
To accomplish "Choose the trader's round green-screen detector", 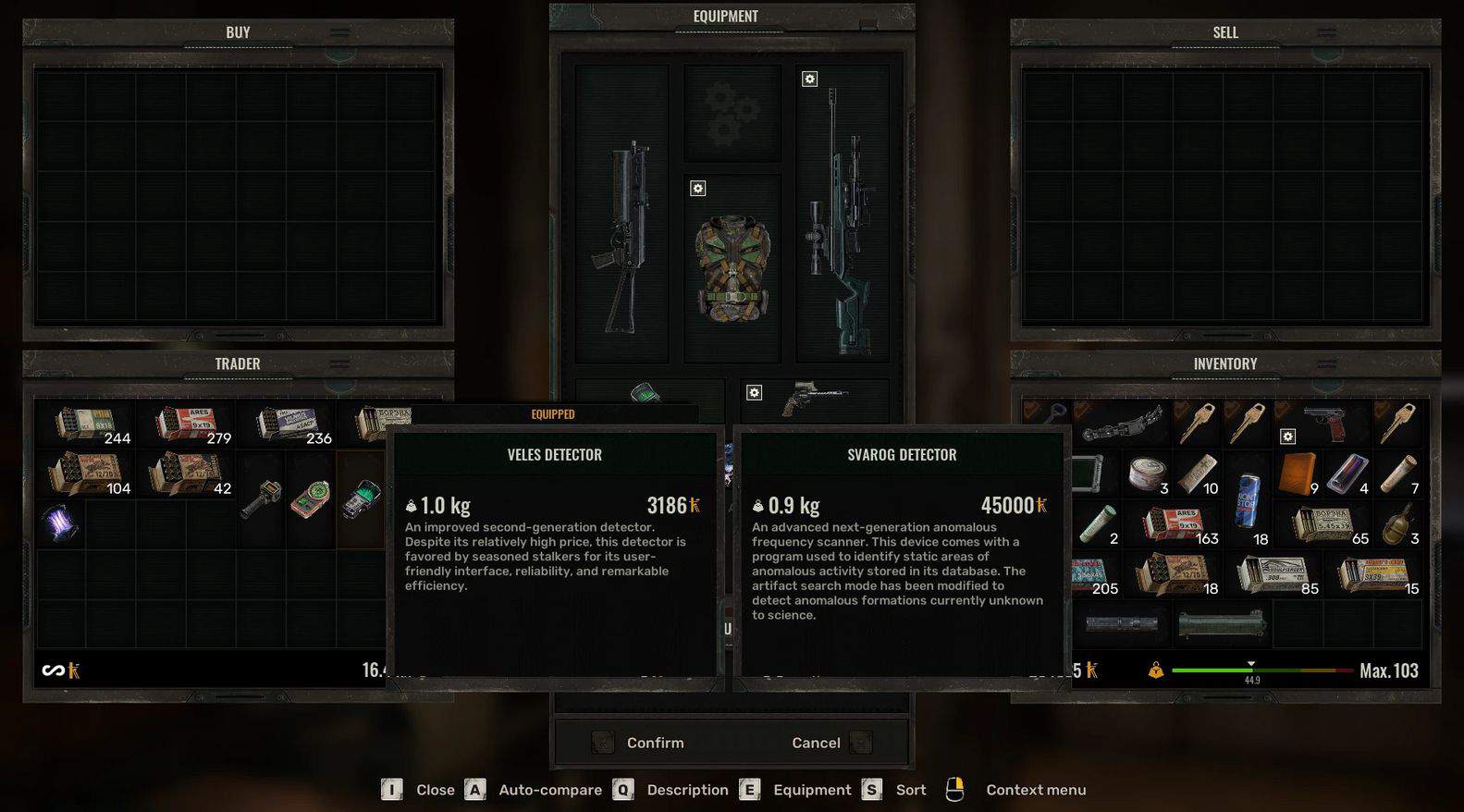I will pos(311,499).
